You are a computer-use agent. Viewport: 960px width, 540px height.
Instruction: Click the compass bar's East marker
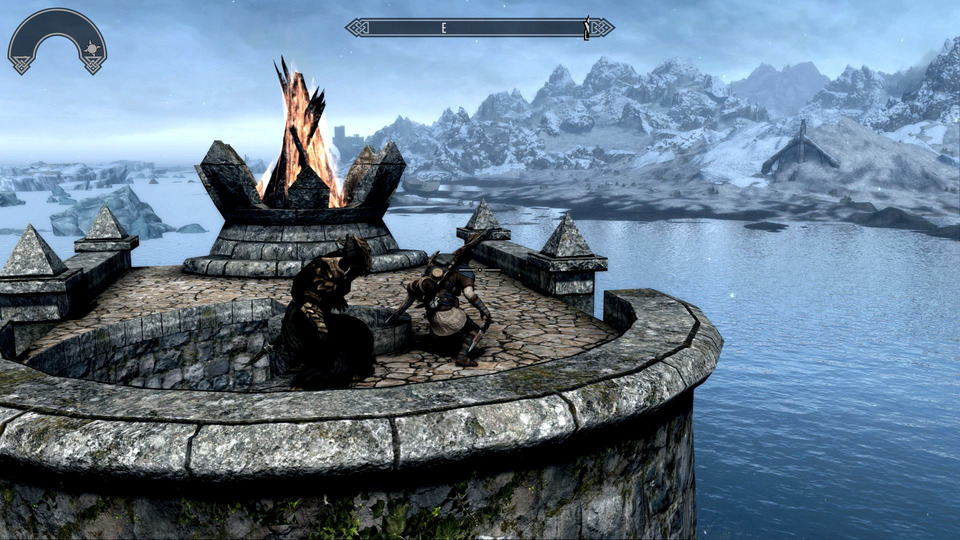tap(444, 28)
